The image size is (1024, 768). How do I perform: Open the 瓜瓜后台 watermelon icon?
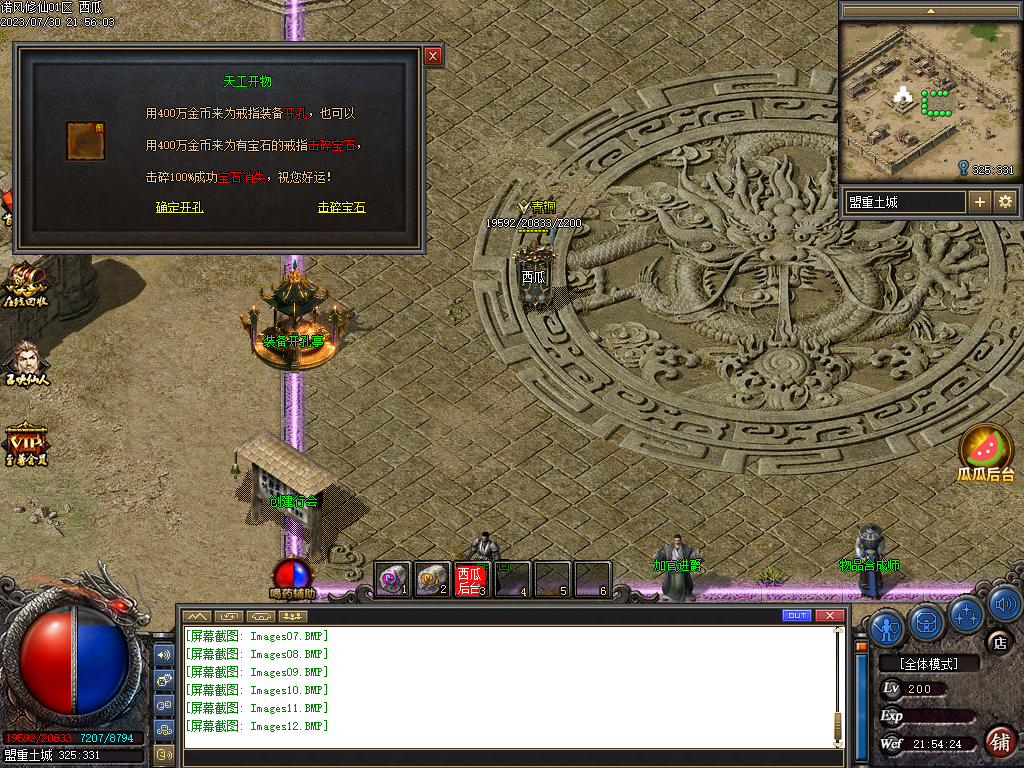click(985, 453)
